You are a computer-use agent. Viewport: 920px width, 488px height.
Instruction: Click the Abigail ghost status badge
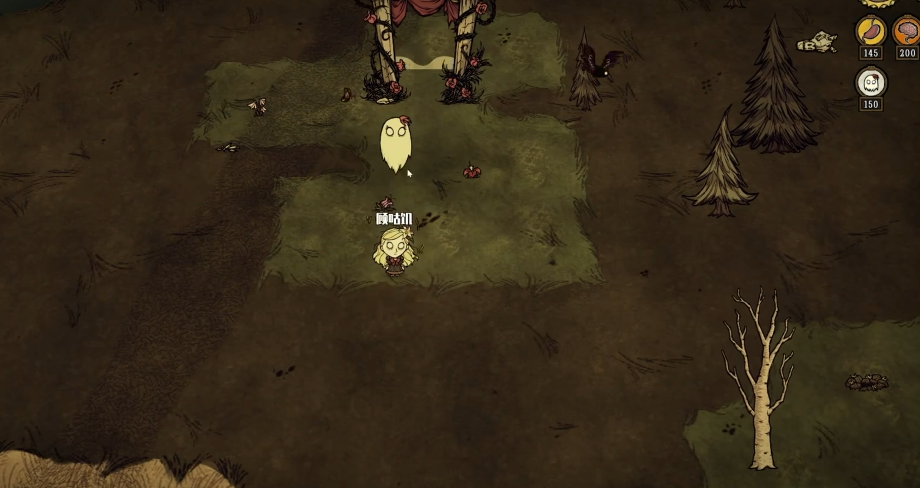870,83
